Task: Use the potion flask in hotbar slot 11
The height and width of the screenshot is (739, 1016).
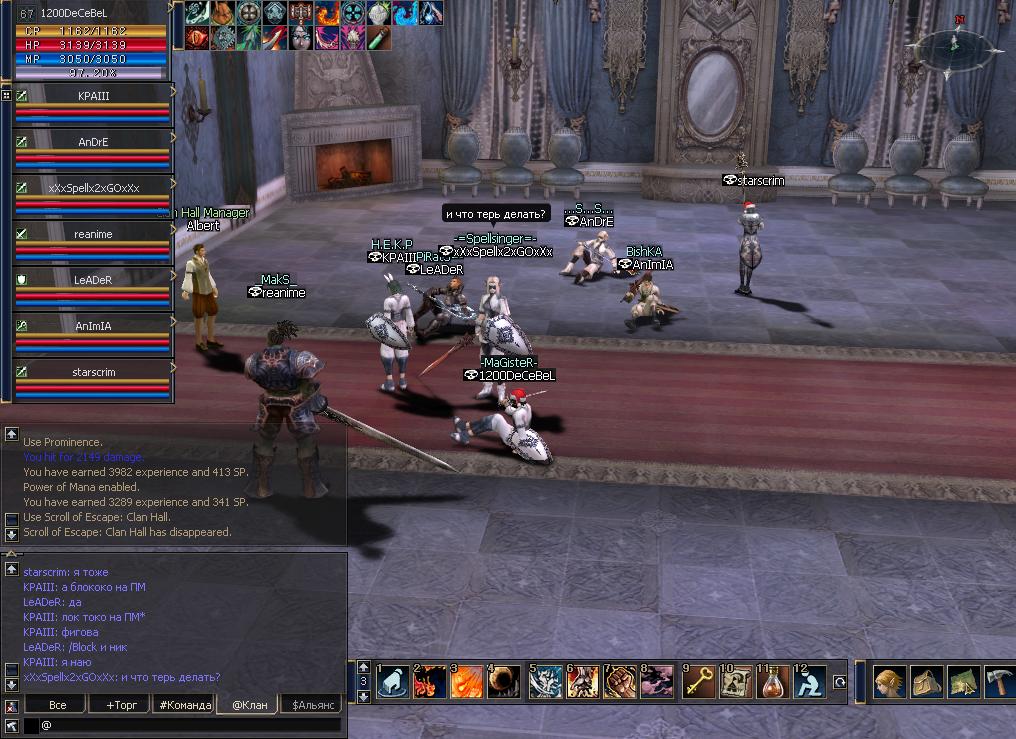Action: click(x=772, y=682)
